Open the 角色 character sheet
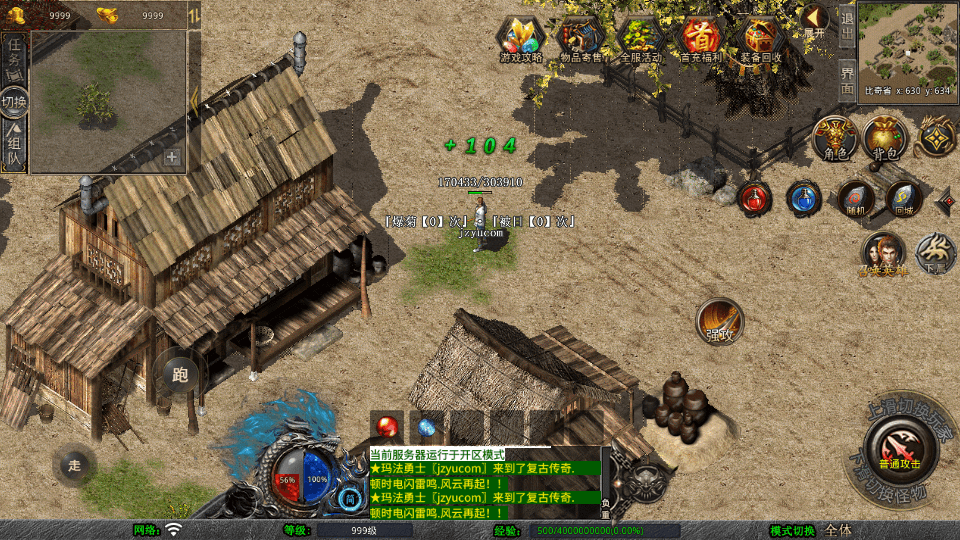Screen dimensions: 960x540 coord(835,139)
